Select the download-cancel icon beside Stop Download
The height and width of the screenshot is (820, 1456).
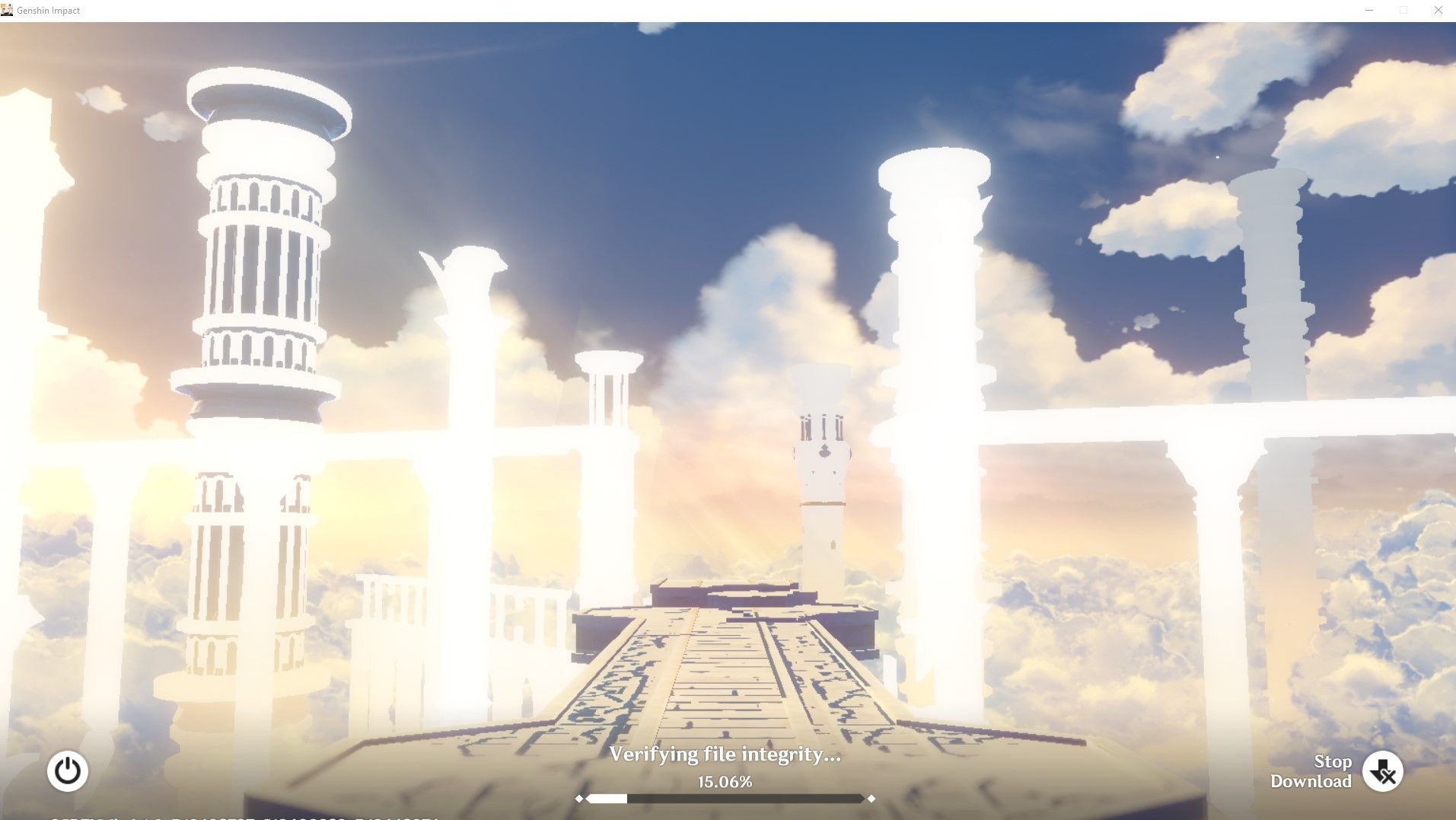(x=1382, y=771)
